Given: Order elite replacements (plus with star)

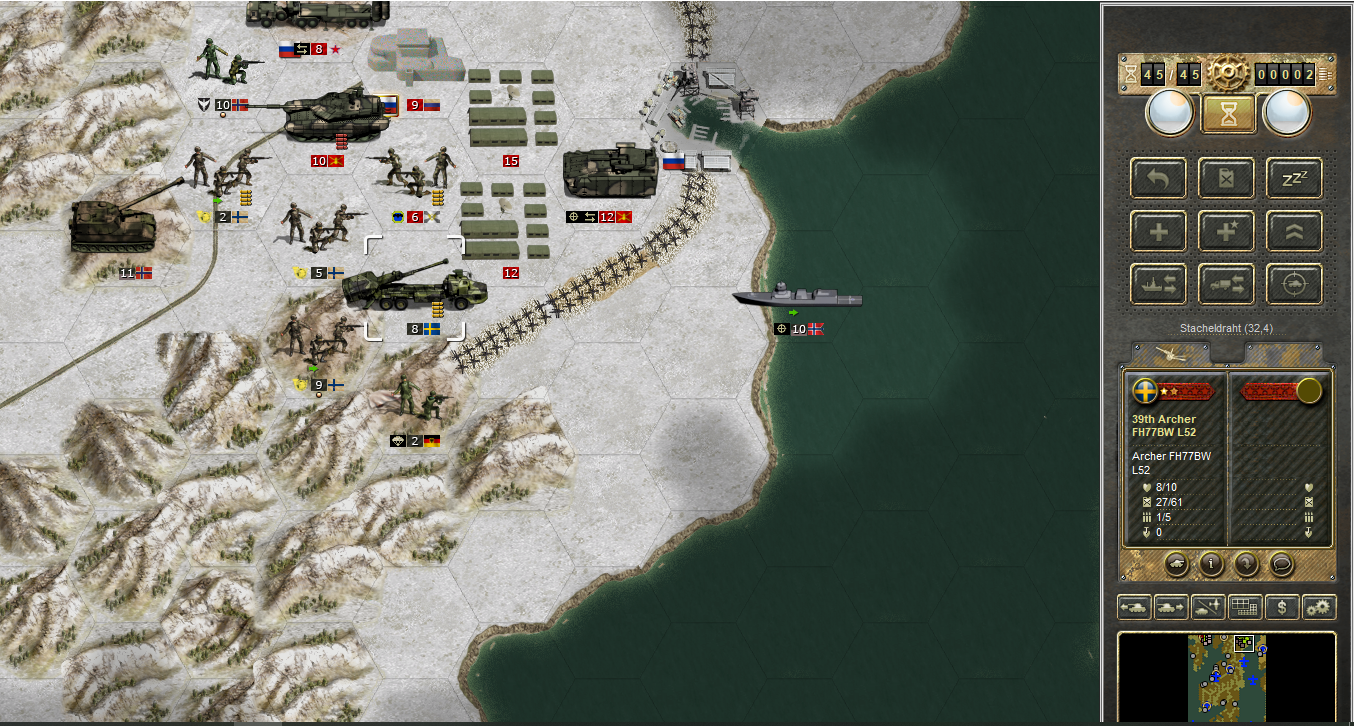Looking at the screenshot, I should pos(1227,232).
